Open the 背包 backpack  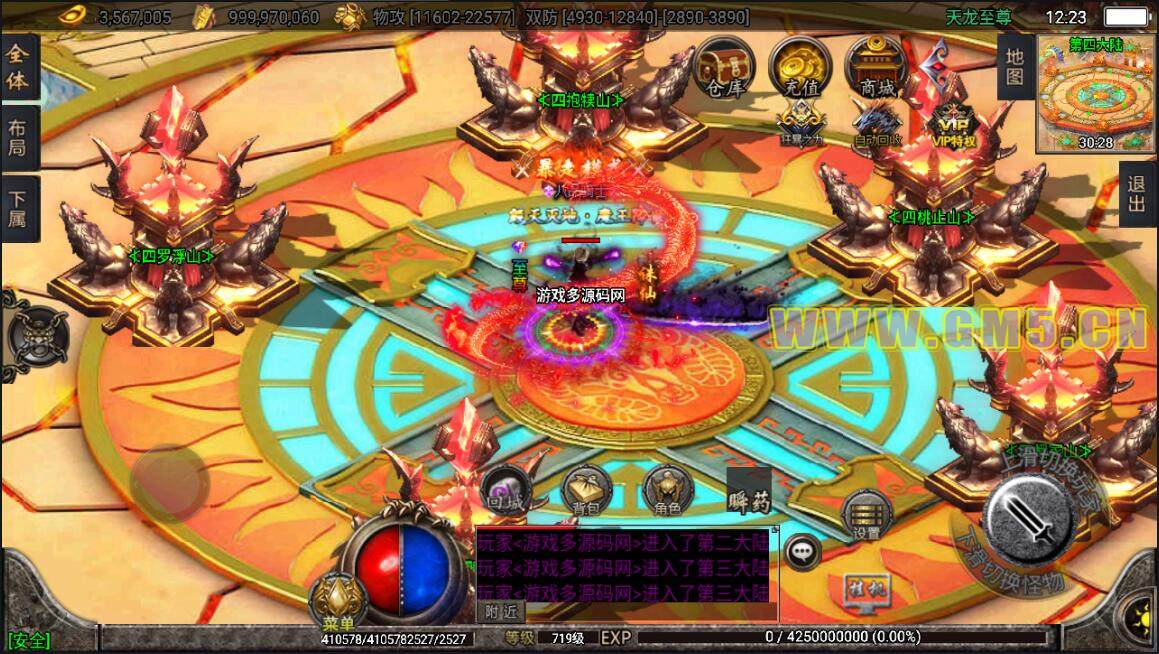coord(585,491)
